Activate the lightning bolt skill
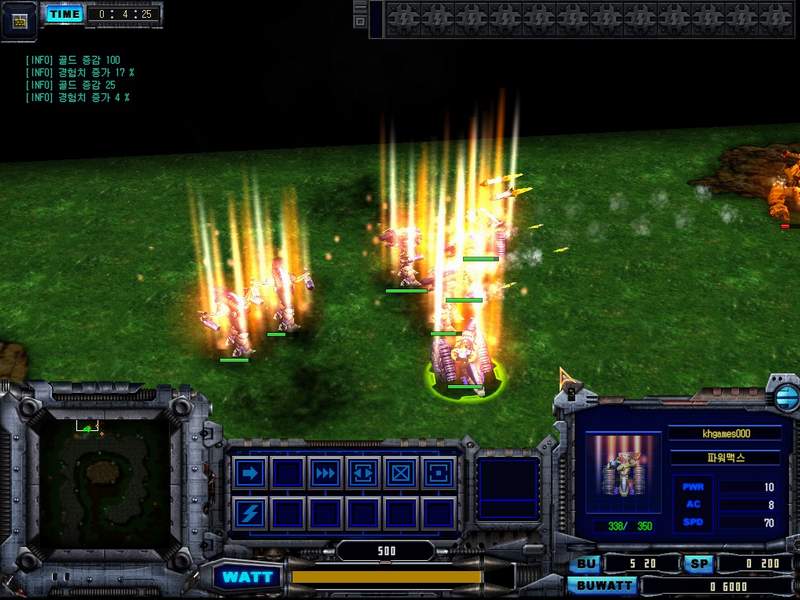This screenshot has height=600, width=800. [x=250, y=513]
